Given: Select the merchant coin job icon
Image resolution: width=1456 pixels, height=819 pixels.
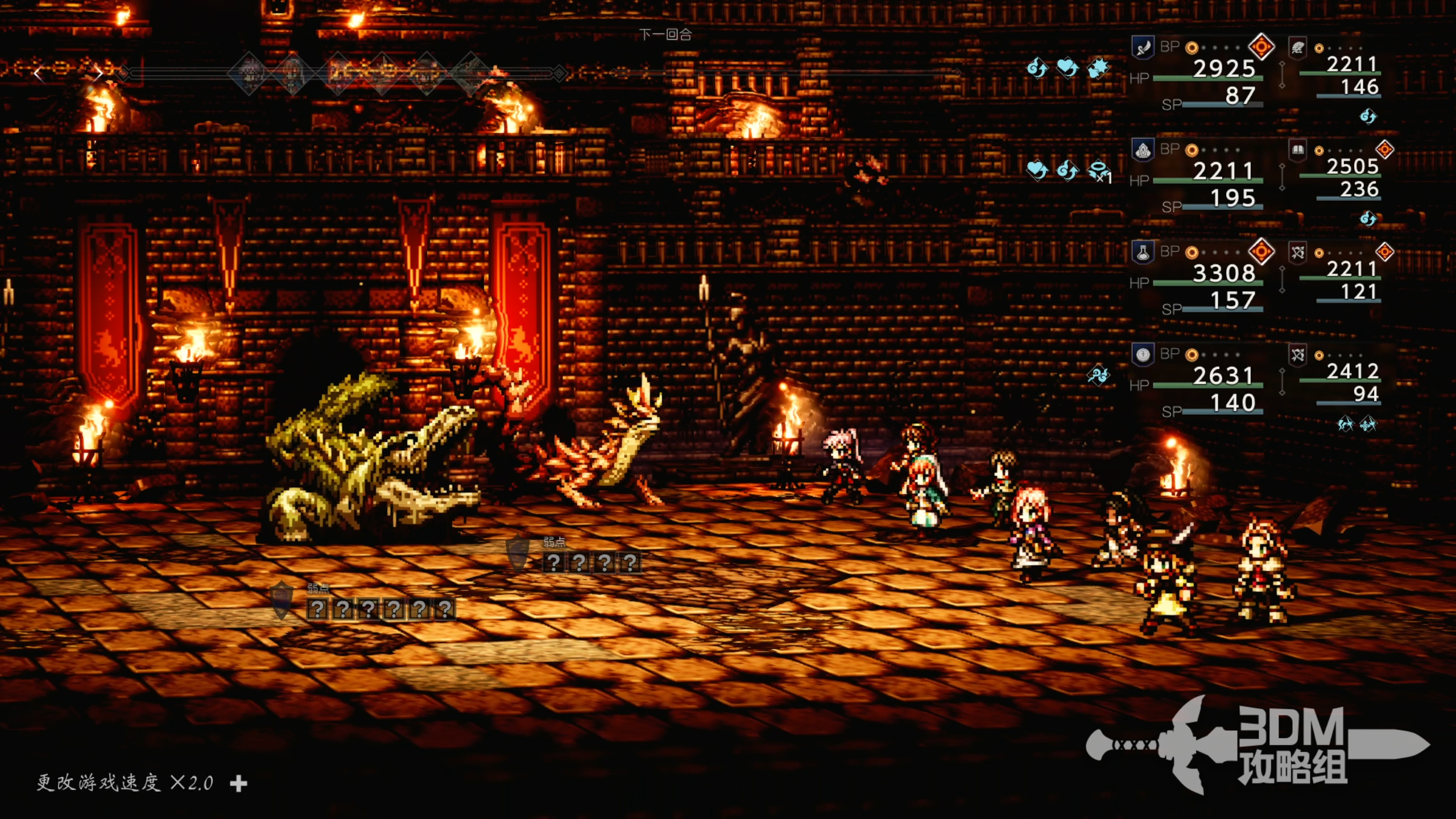Looking at the screenshot, I should pos(1143,355).
